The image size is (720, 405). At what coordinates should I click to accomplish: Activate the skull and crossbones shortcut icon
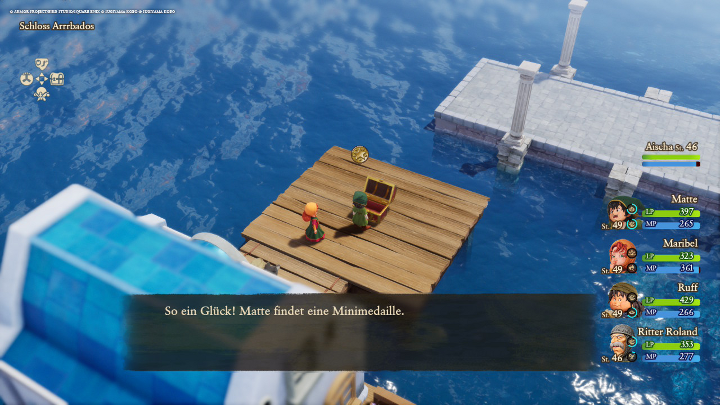[42, 94]
